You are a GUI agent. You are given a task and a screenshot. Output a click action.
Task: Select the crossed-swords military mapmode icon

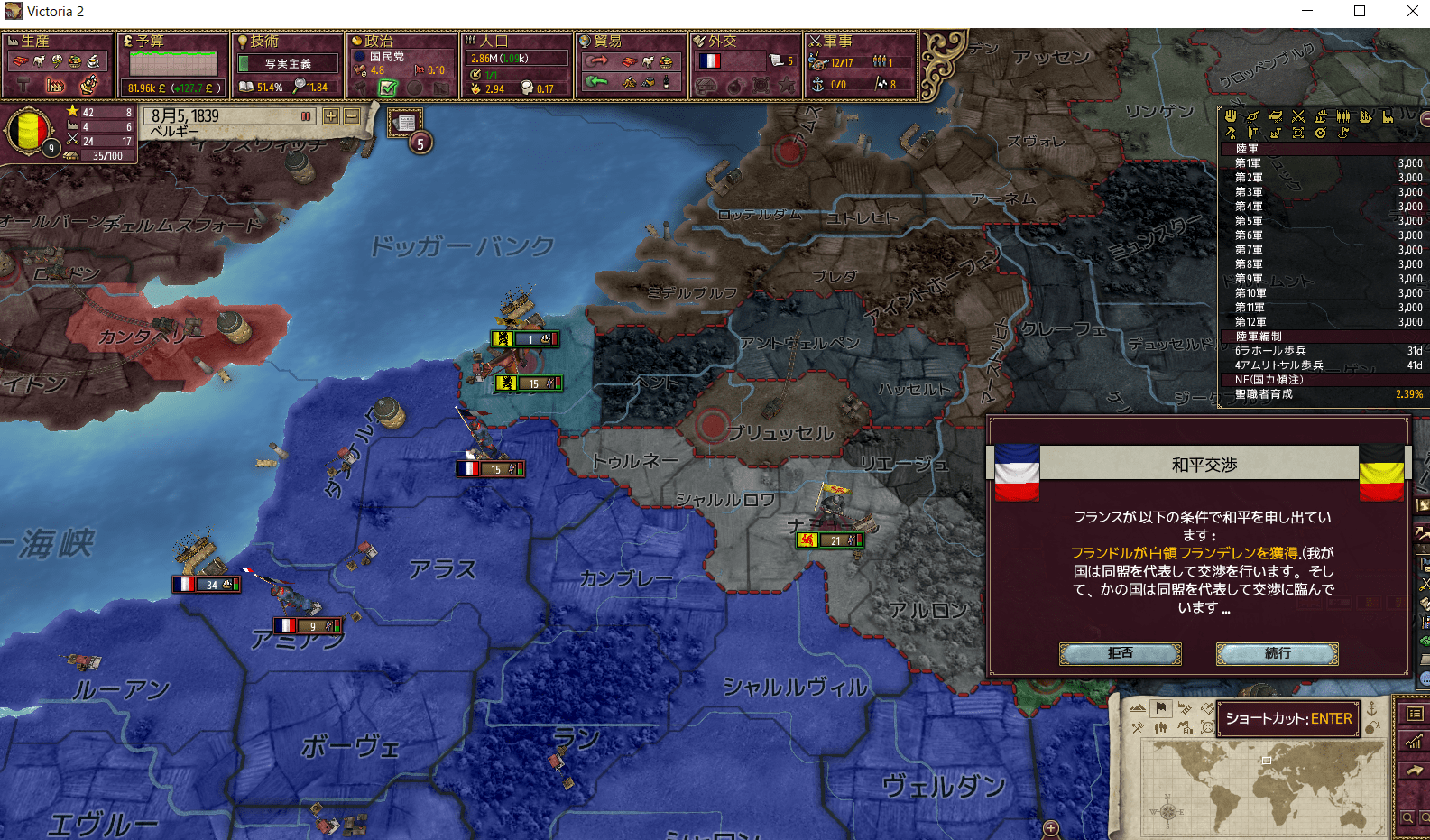pyautogui.click(x=1138, y=727)
